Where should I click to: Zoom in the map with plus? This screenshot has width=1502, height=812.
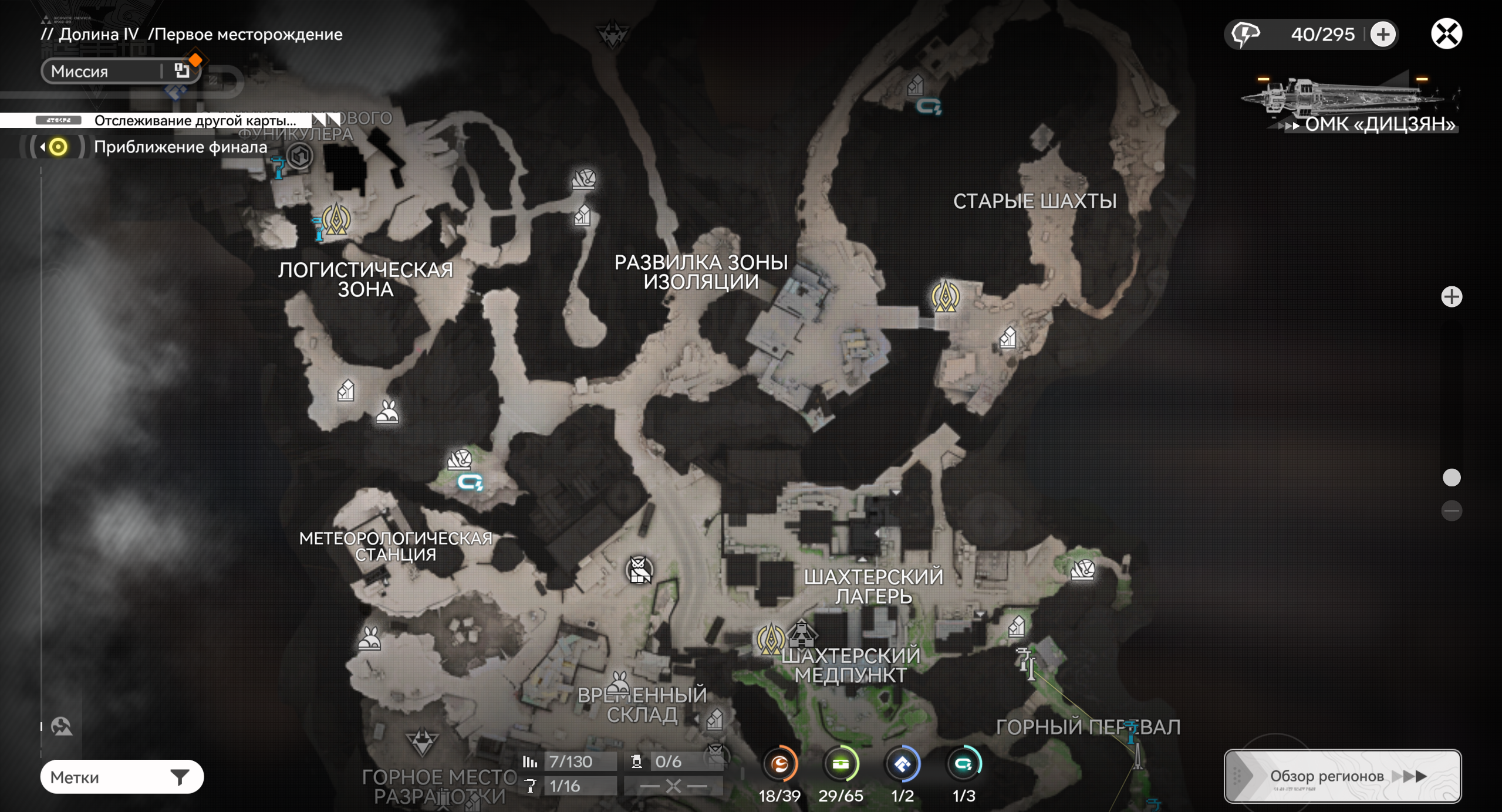(1452, 297)
